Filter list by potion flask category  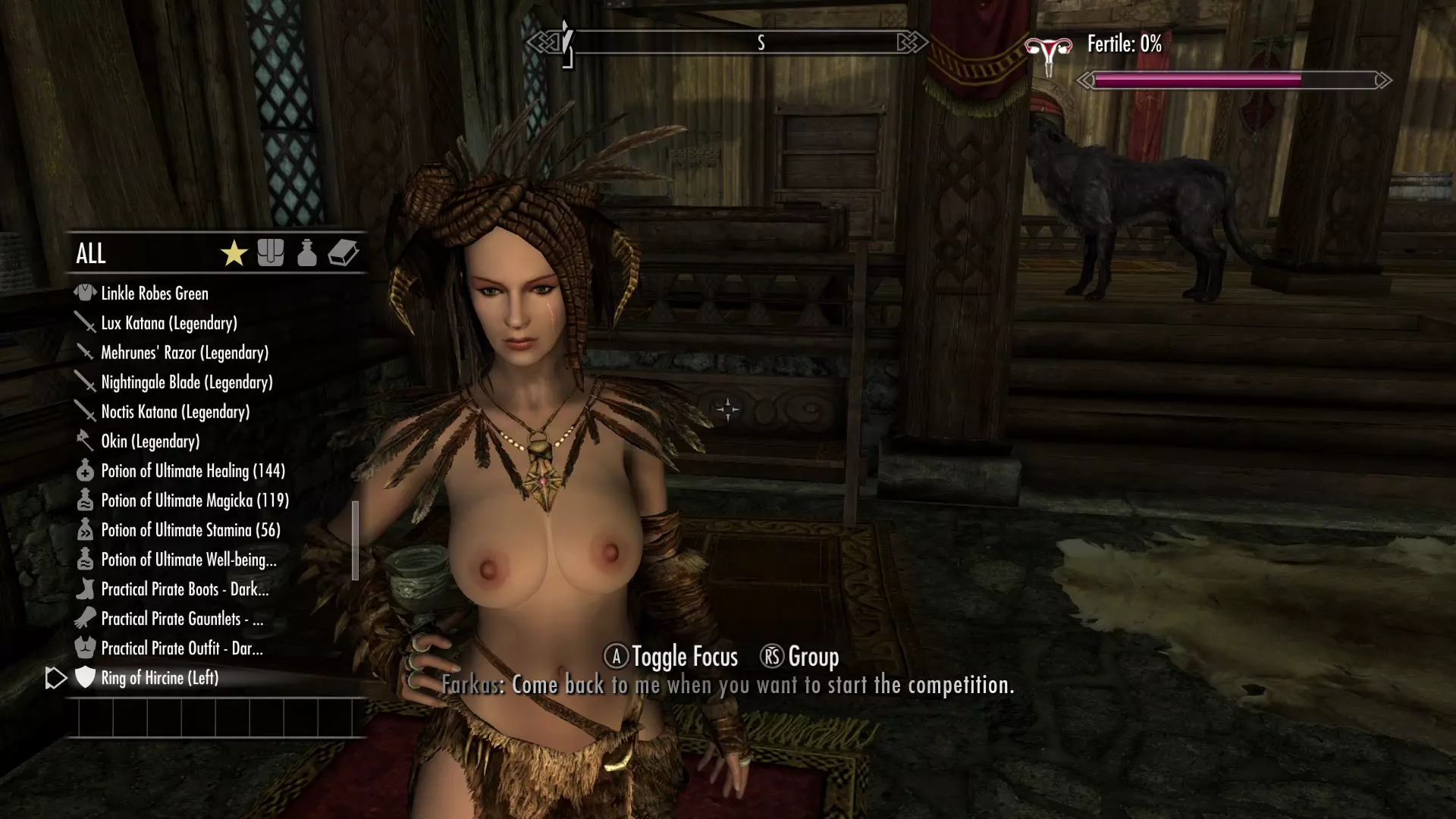pyautogui.click(x=307, y=253)
